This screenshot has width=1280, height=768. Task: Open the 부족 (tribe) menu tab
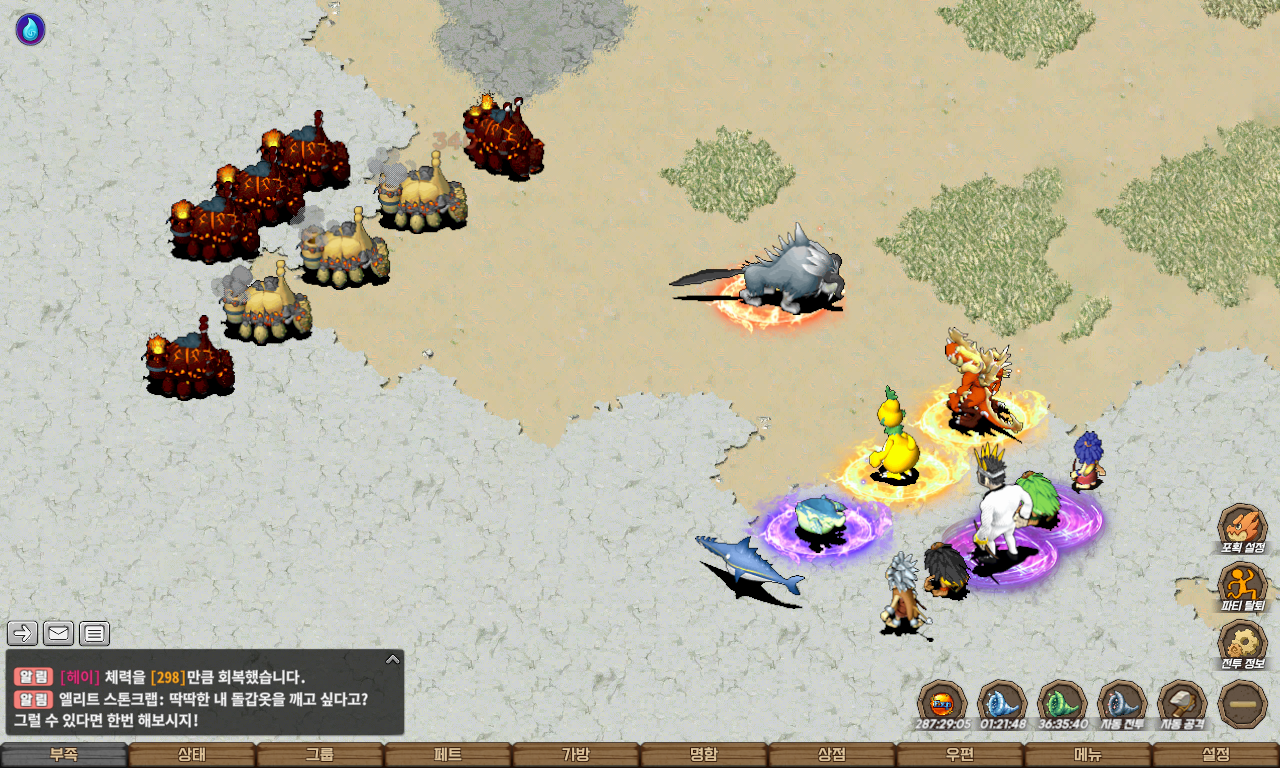tap(64, 755)
